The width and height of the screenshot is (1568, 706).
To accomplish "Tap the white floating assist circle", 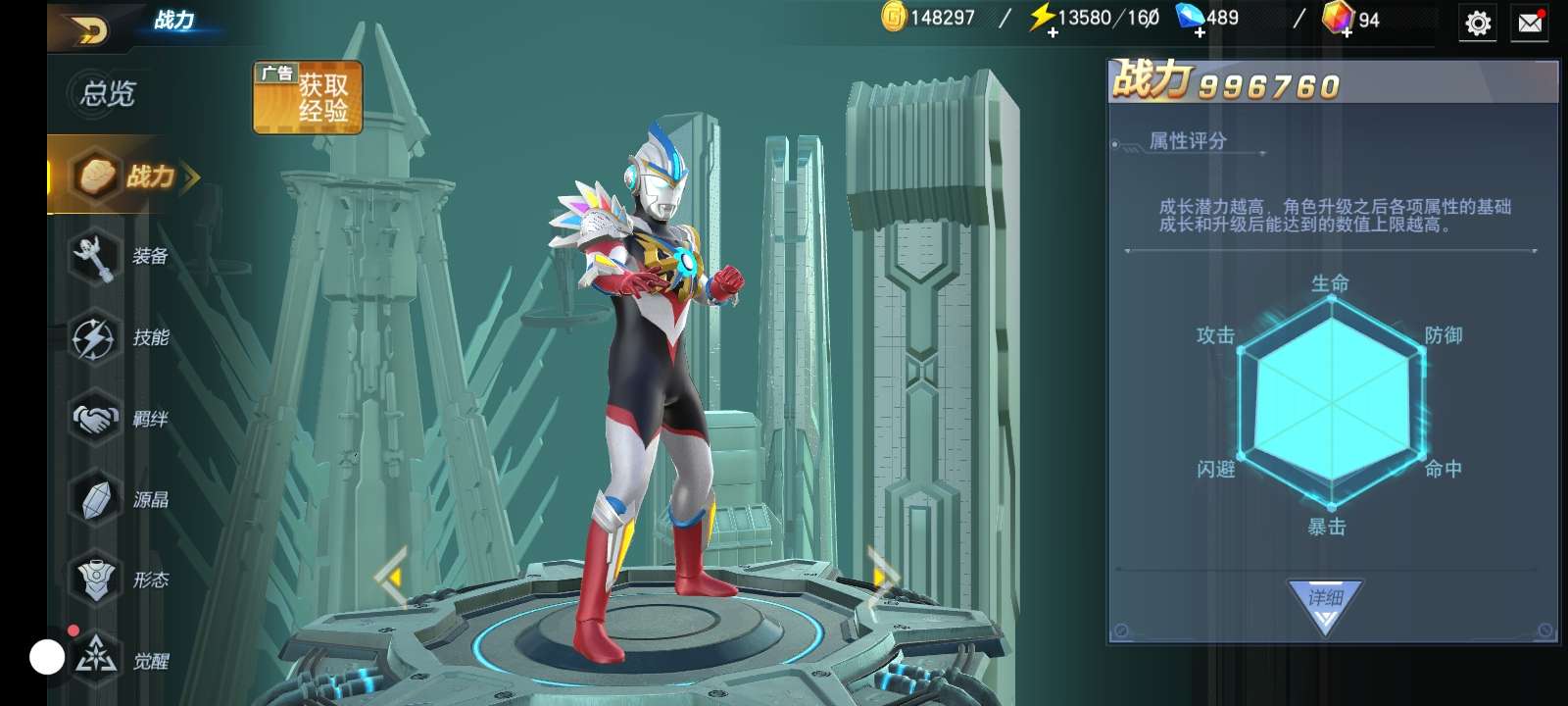I will (47, 657).
